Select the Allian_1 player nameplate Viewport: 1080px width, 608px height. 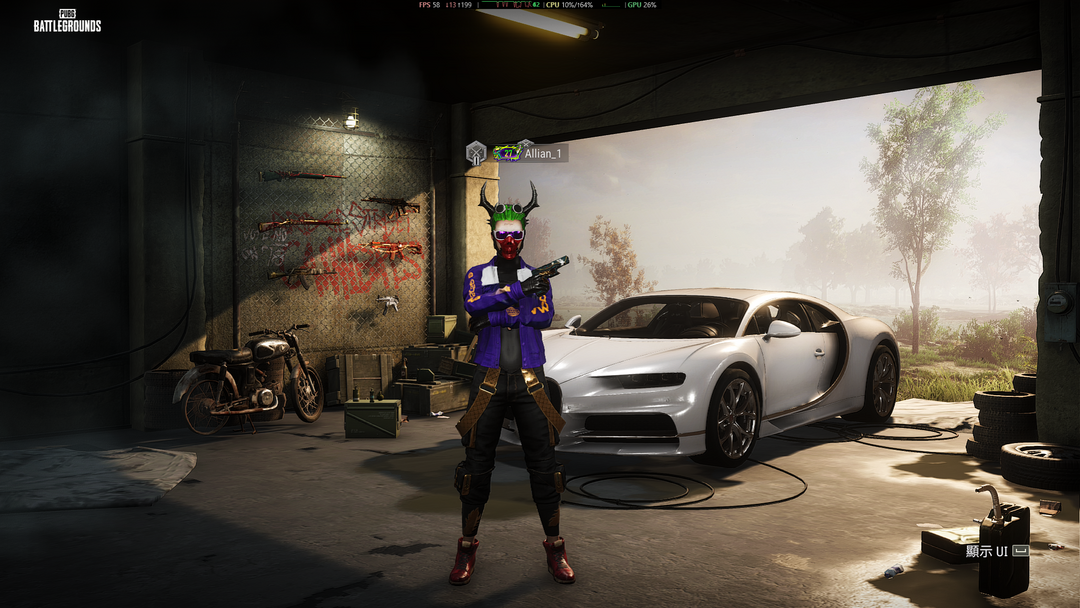[545, 154]
